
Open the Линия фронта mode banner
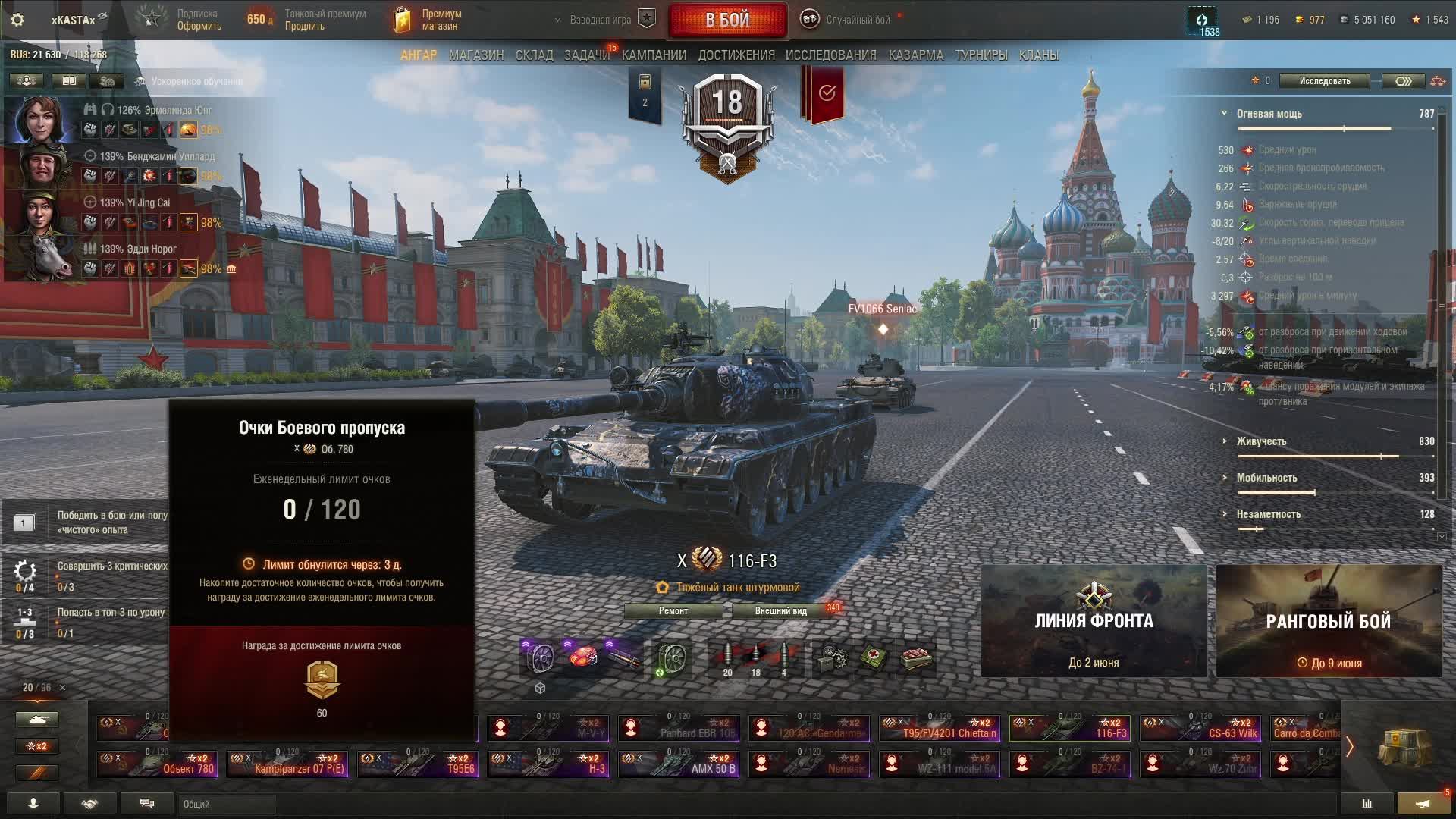pyautogui.click(x=1094, y=621)
